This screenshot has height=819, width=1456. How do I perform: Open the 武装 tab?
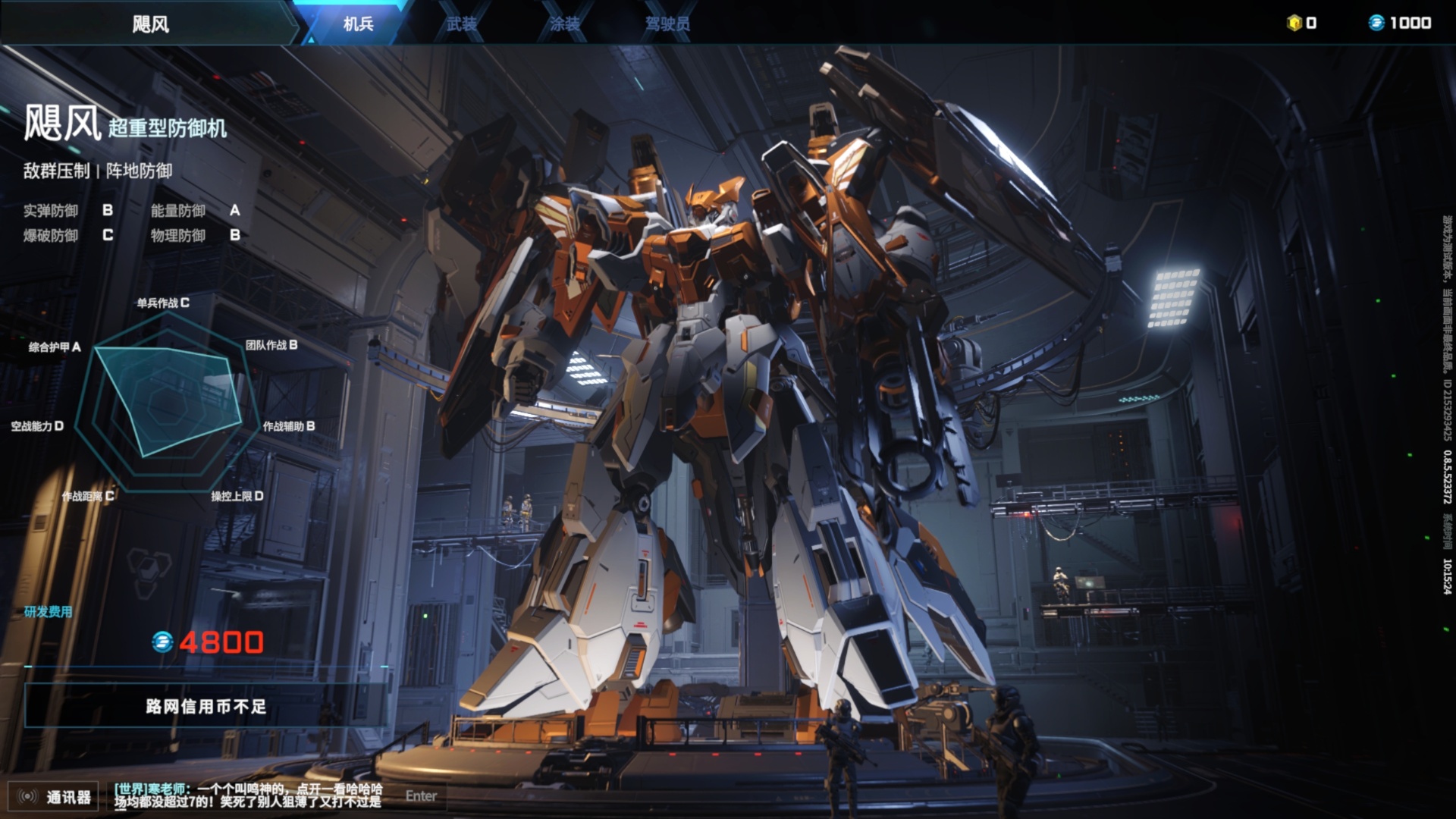[461, 24]
